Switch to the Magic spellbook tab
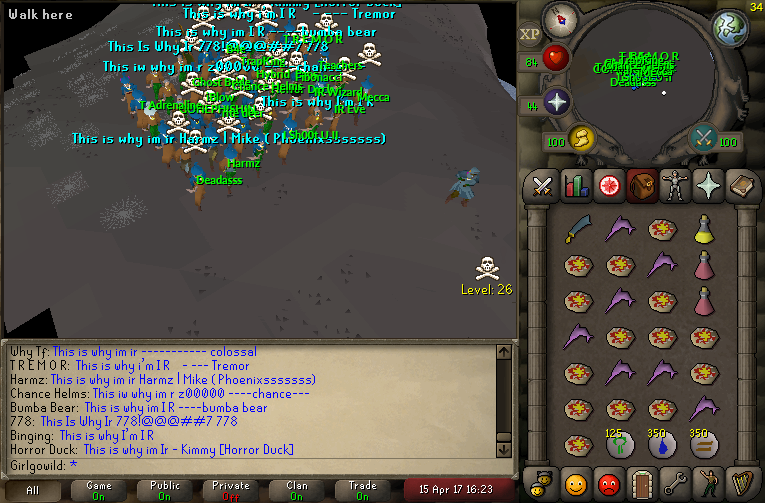Screen dimensions: 765x503 tap(743, 185)
